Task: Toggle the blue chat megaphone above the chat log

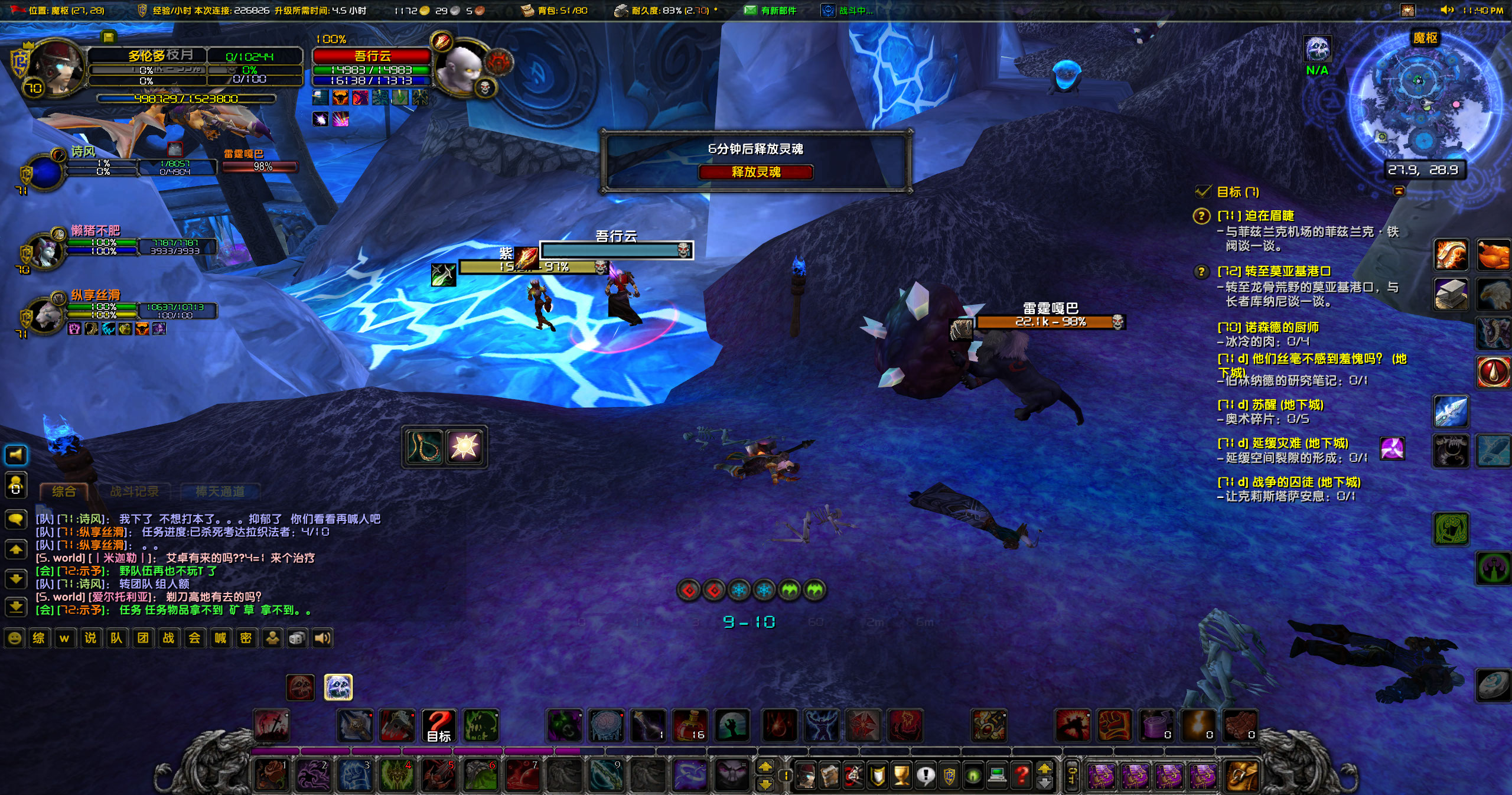Action: coord(16,455)
